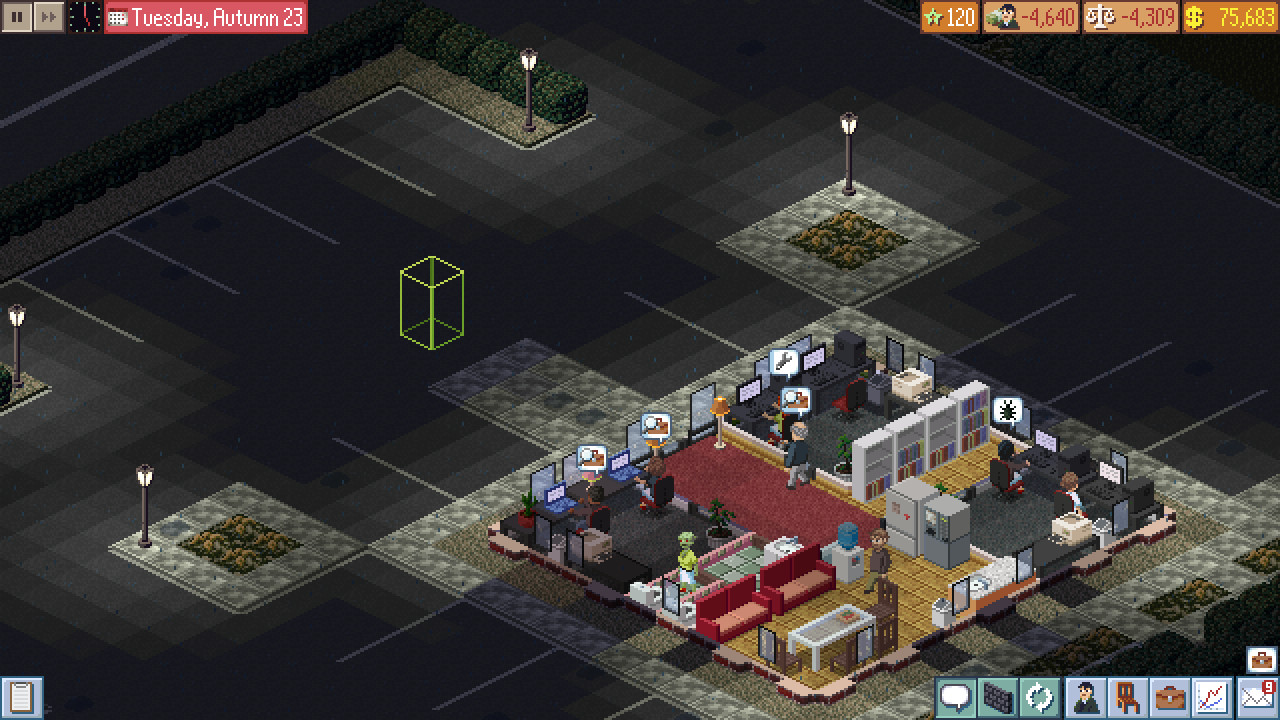1280x720 pixels.
Task: Toggle fast-forward game speed
Action: click(47, 16)
